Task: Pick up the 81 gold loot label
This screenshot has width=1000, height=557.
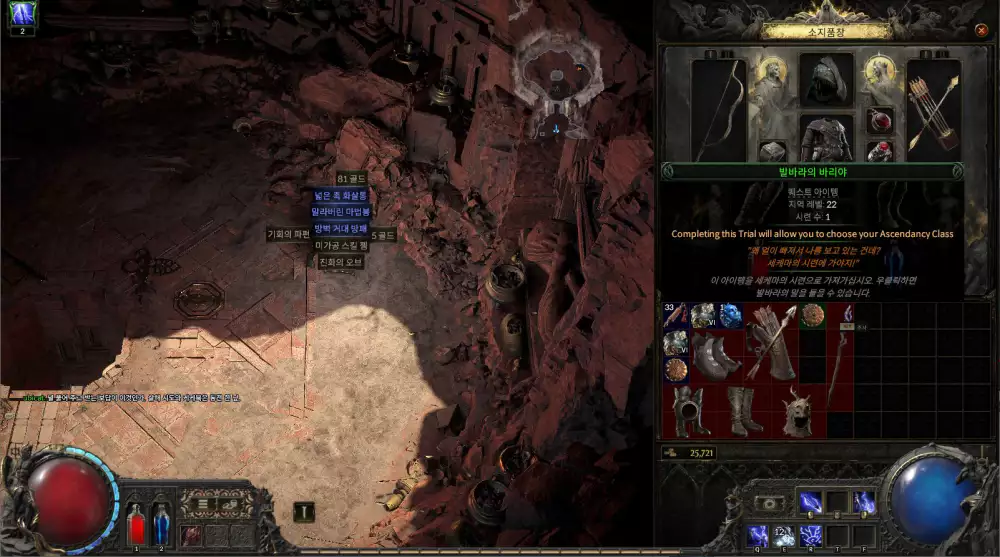Action: click(351, 178)
